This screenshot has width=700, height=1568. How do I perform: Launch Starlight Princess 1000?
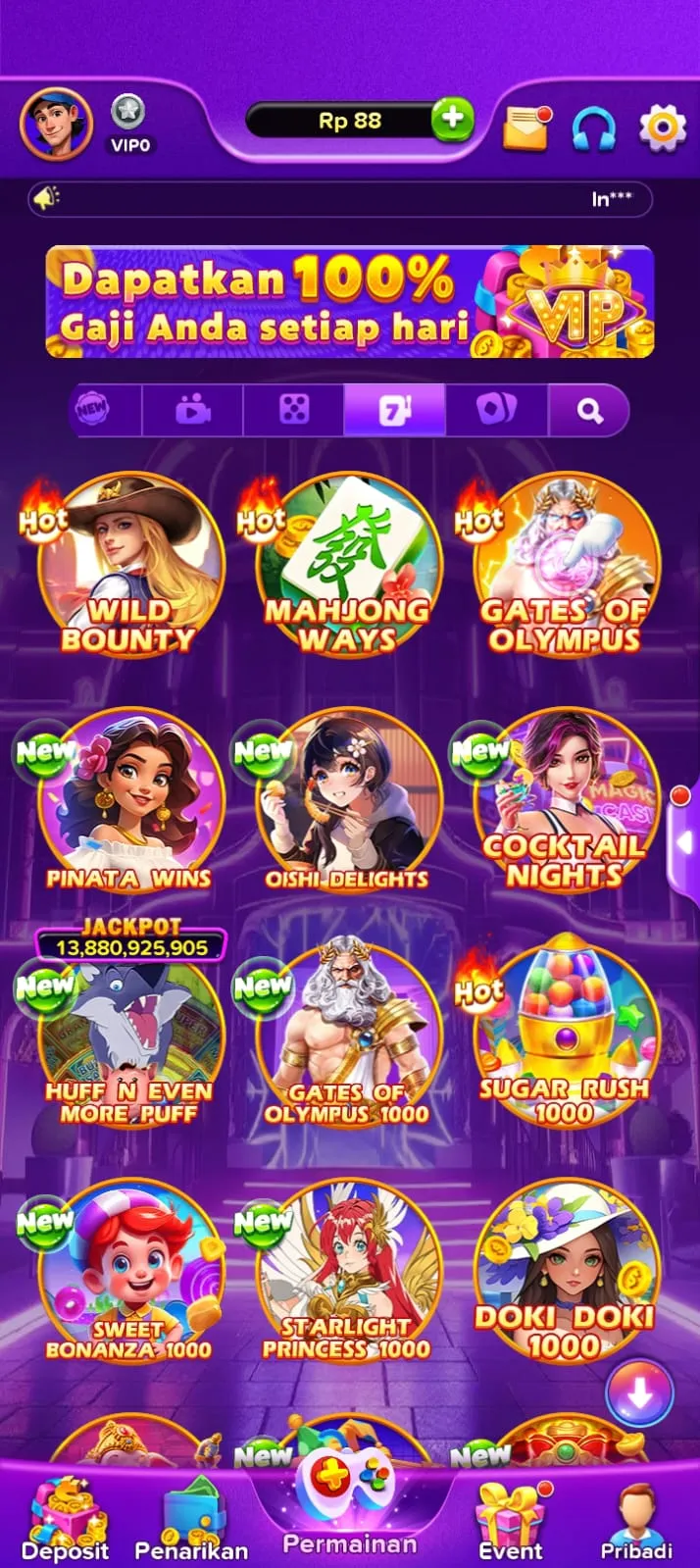pos(347,1272)
